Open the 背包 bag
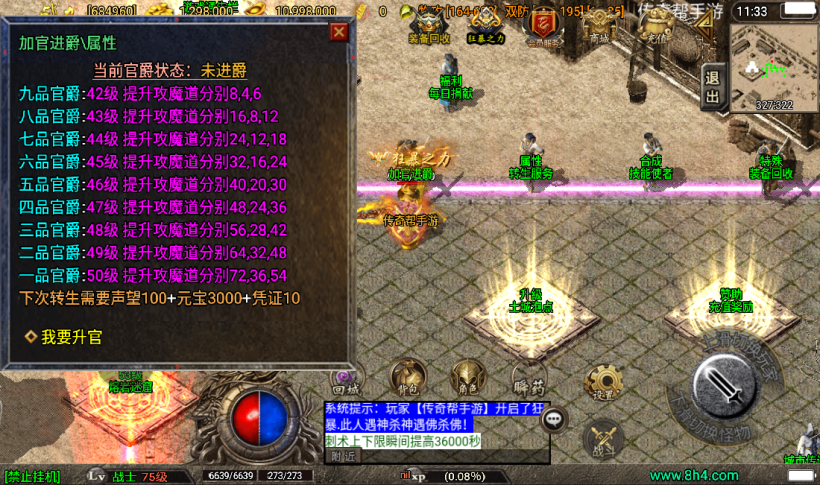This screenshot has width=820, height=485. click(409, 377)
